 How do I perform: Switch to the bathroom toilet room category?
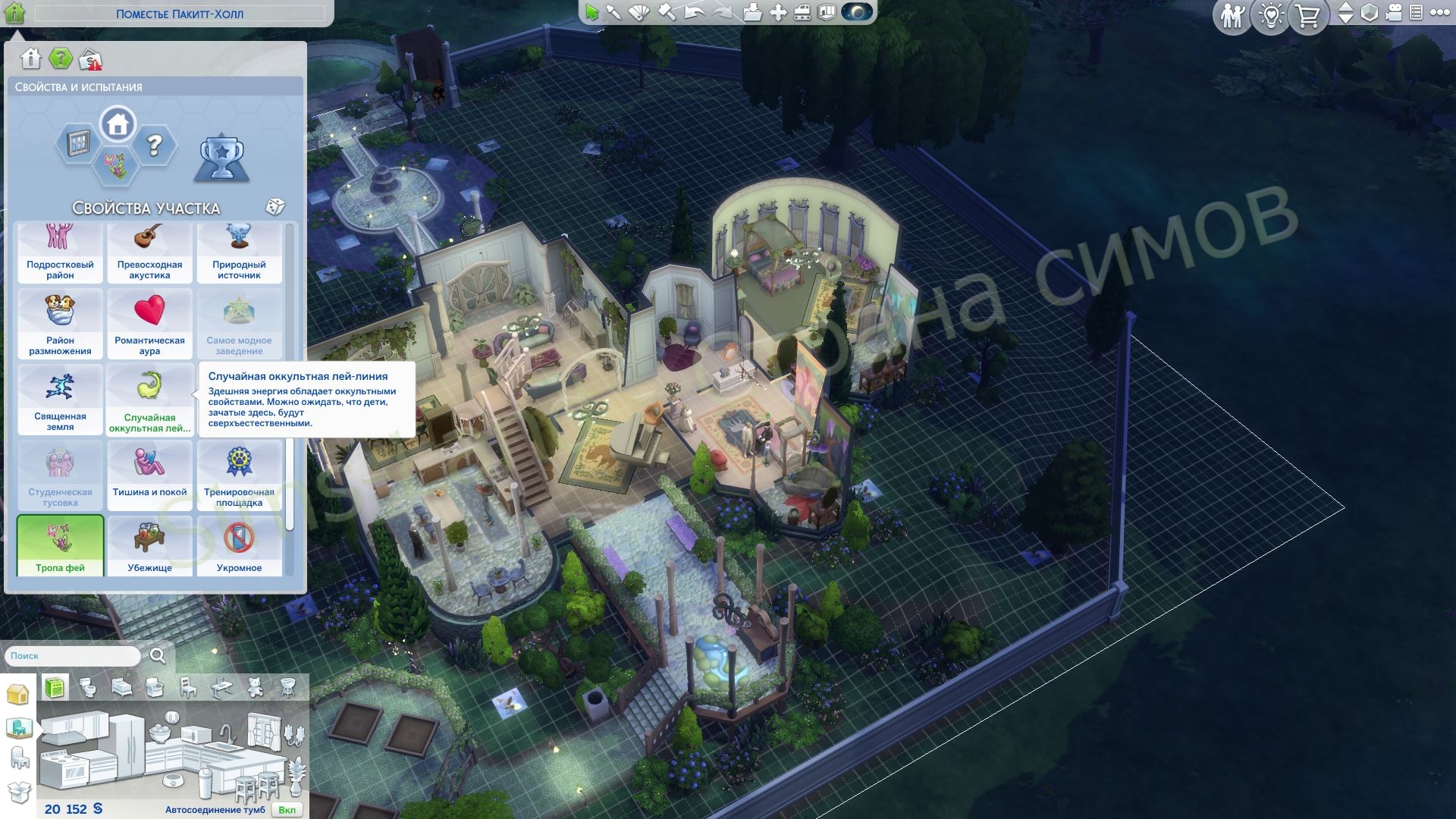click(x=89, y=688)
